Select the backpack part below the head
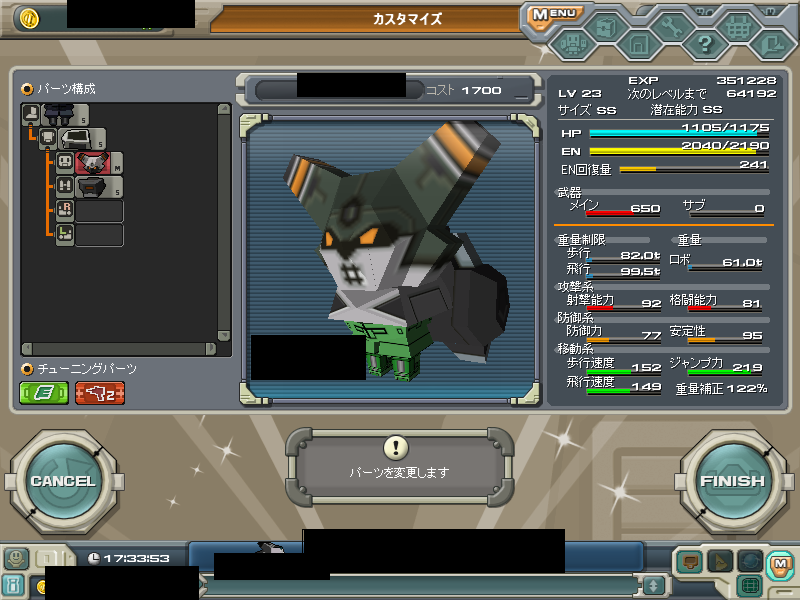Viewport: 800px width, 600px height. [95, 187]
